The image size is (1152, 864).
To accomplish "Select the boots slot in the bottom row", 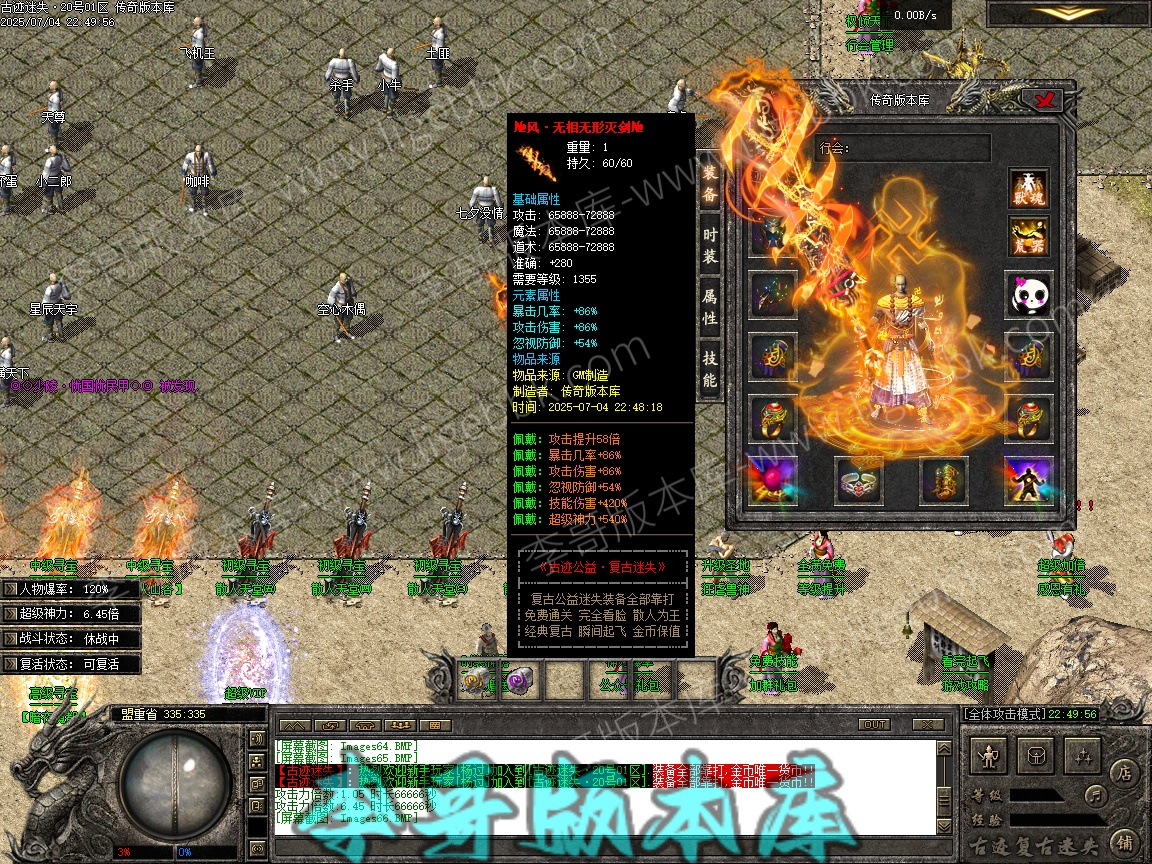I will coord(944,482).
